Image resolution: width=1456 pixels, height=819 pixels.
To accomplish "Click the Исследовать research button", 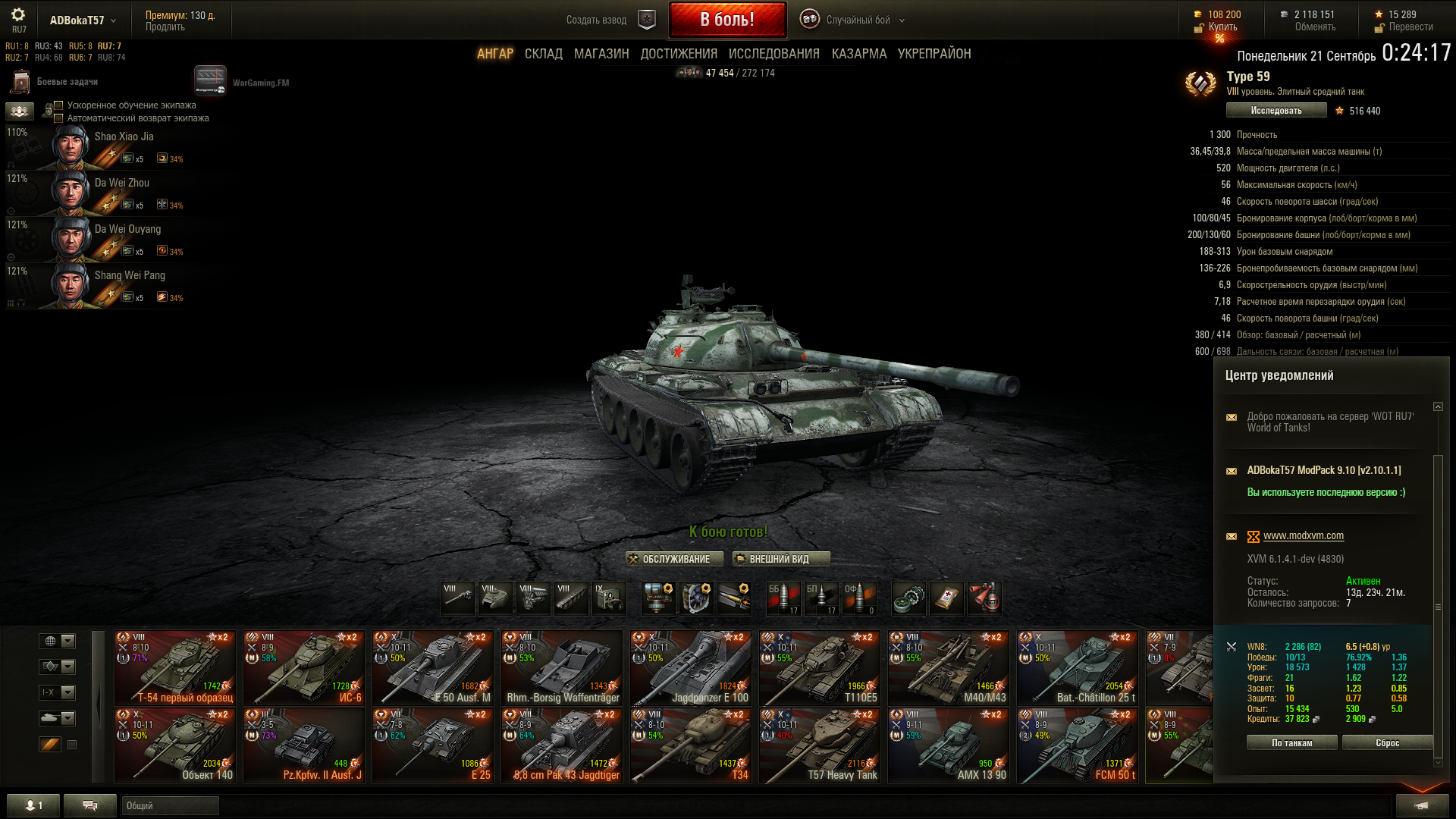I will tap(1276, 111).
